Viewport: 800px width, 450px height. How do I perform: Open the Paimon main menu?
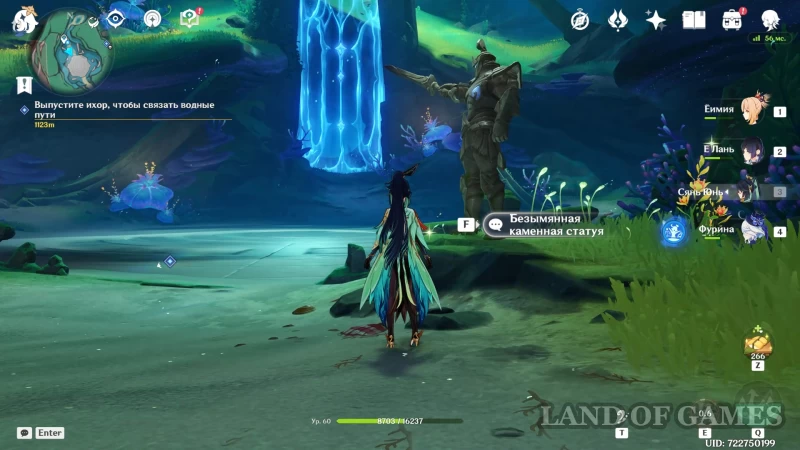[x=23, y=19]
